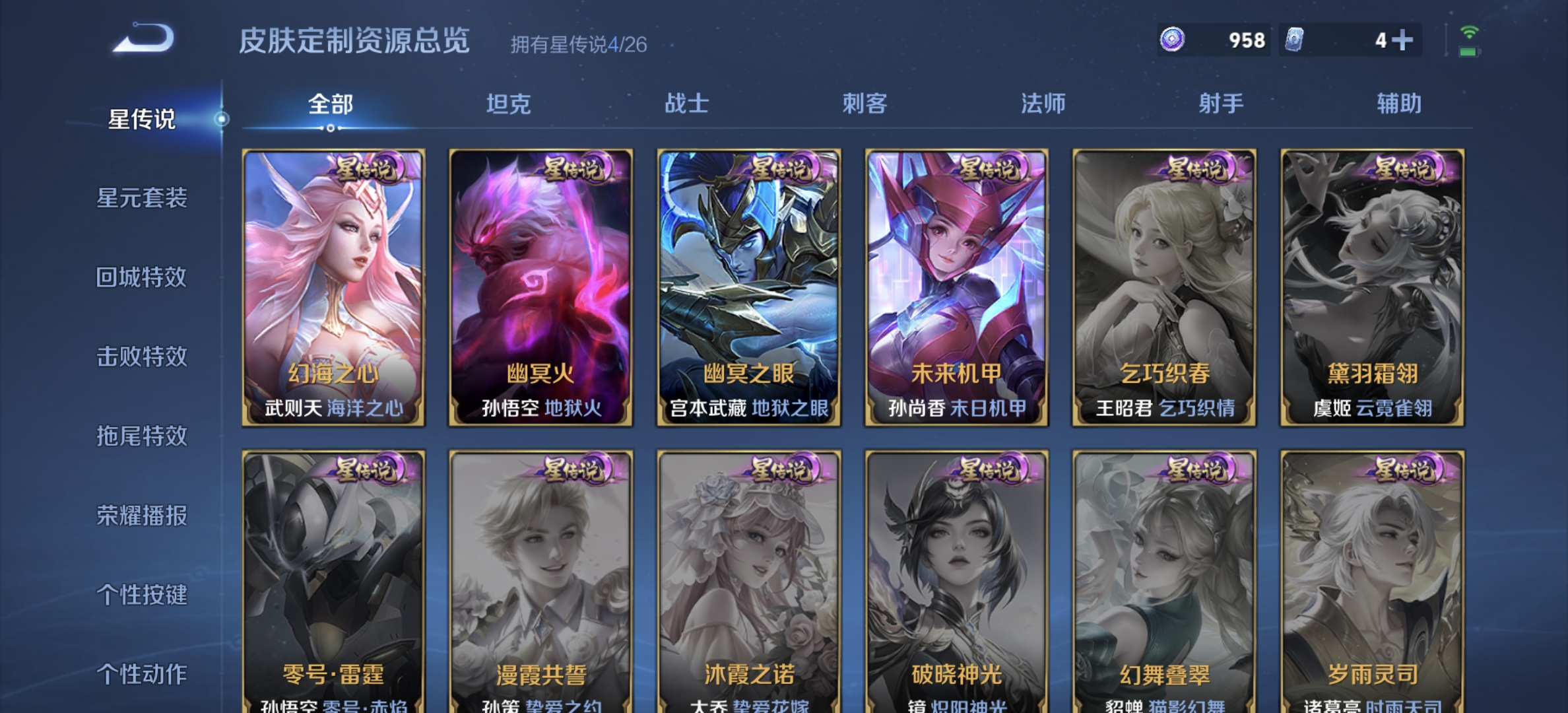The image size is (1568, 713).
Task: Select the 射手 tab
Action: pos(1222,103)
